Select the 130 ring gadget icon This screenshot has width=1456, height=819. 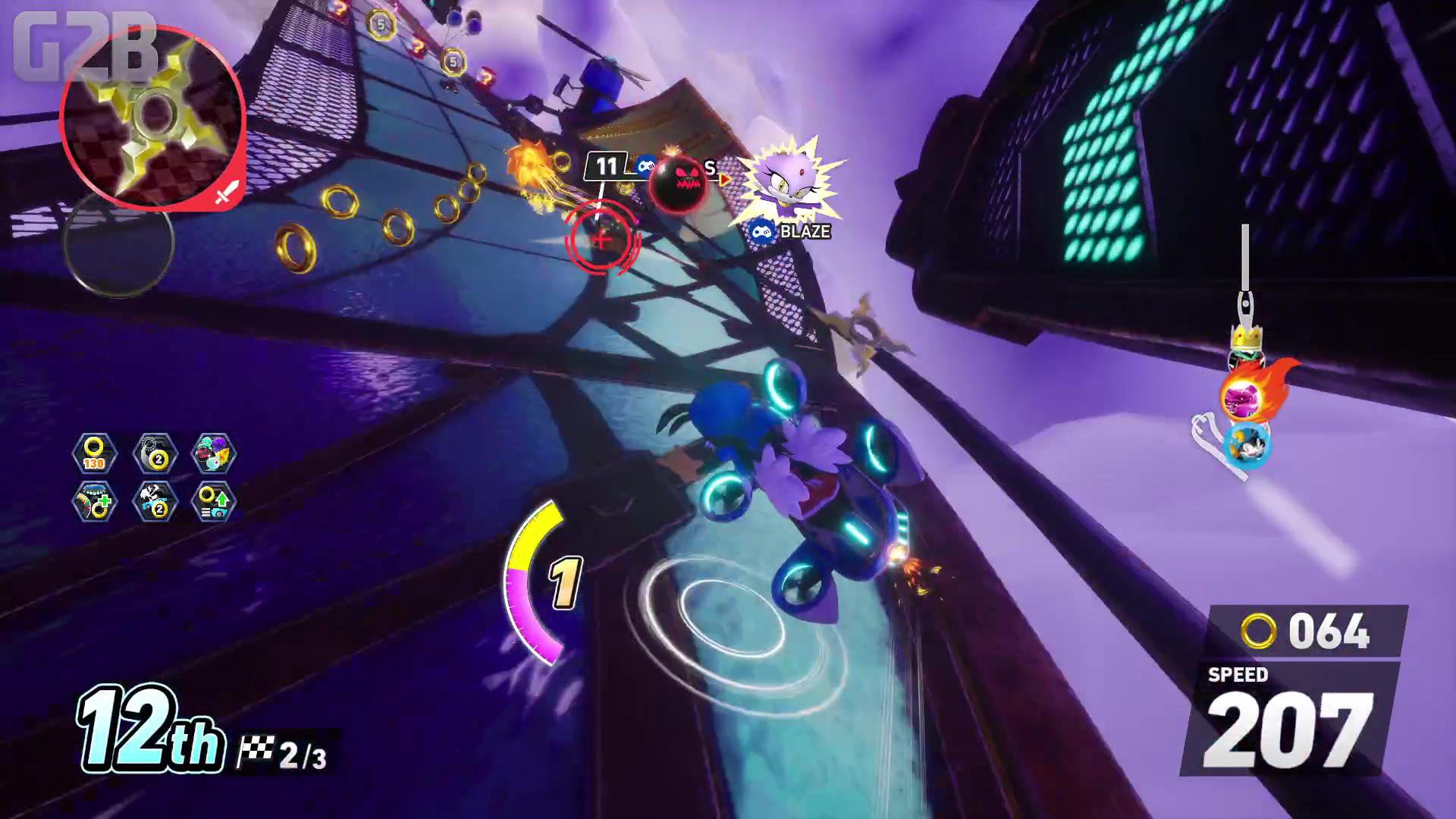(x=95, y=454)
